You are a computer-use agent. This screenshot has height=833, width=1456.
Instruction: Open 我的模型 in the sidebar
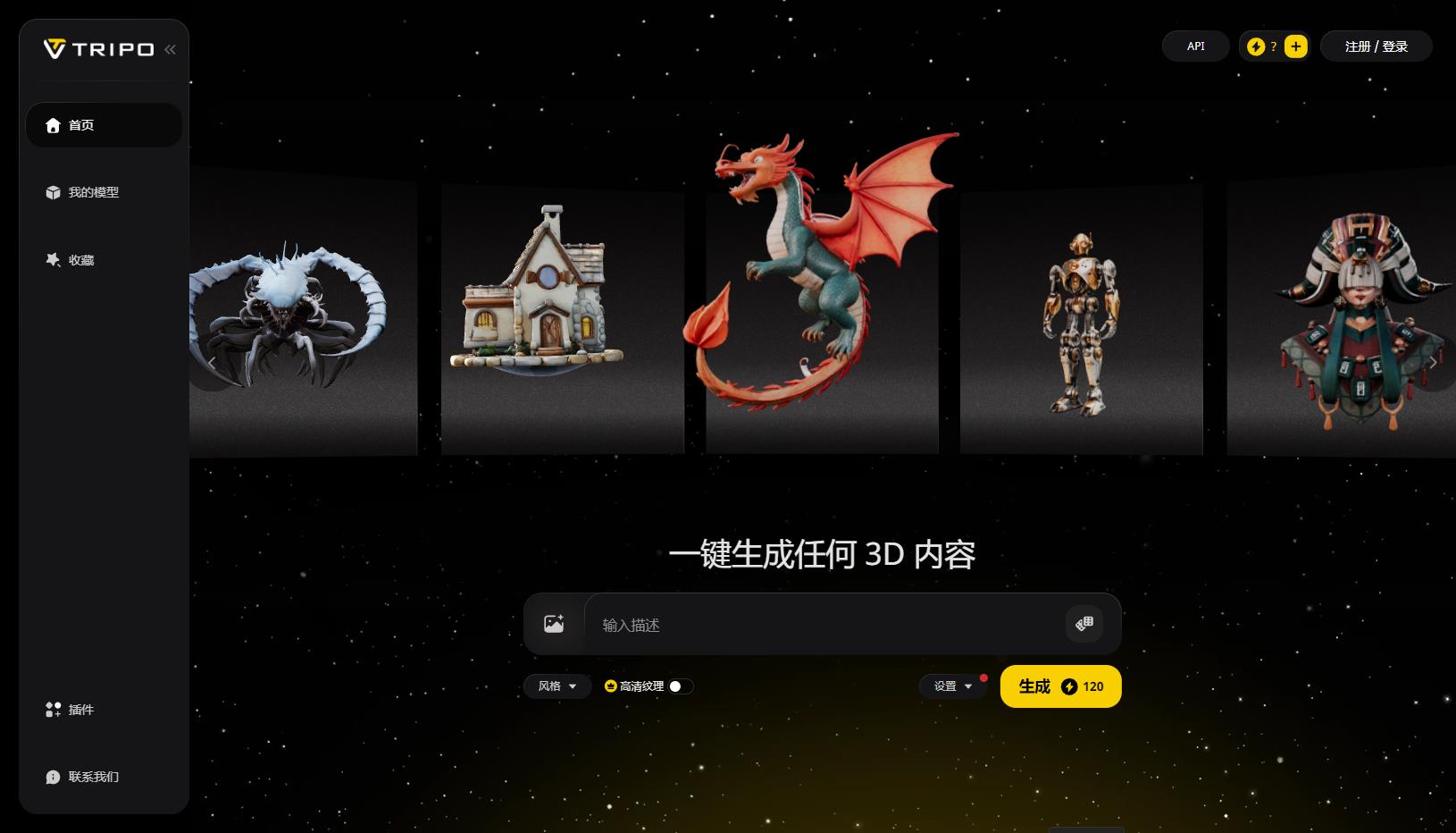(94, 192)
